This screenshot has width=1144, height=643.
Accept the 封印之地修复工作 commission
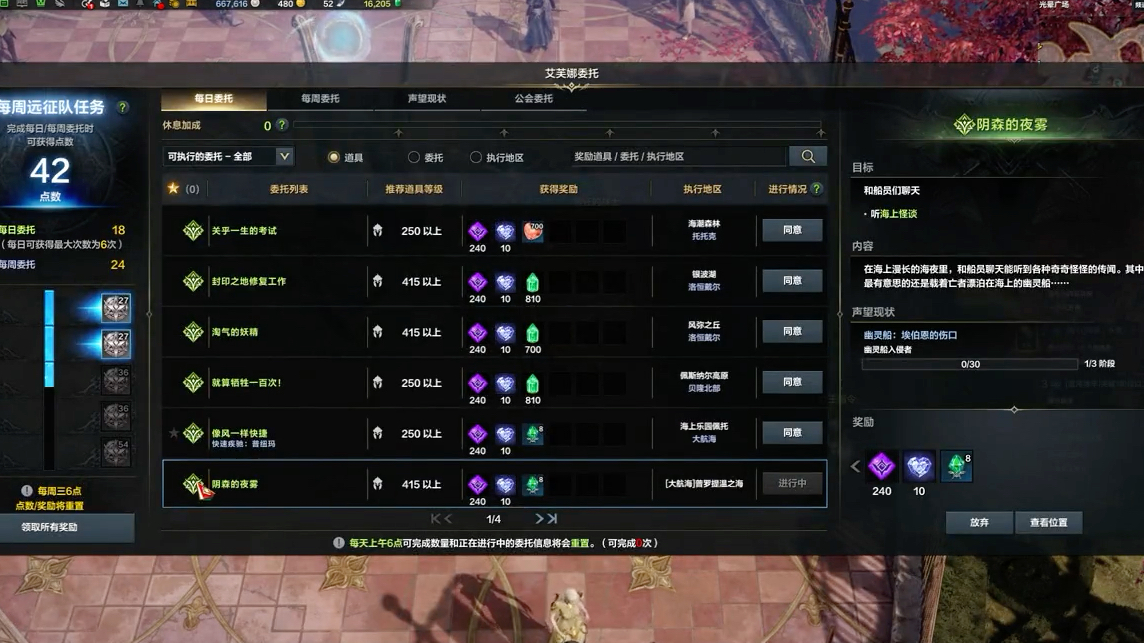click(792, 281)
